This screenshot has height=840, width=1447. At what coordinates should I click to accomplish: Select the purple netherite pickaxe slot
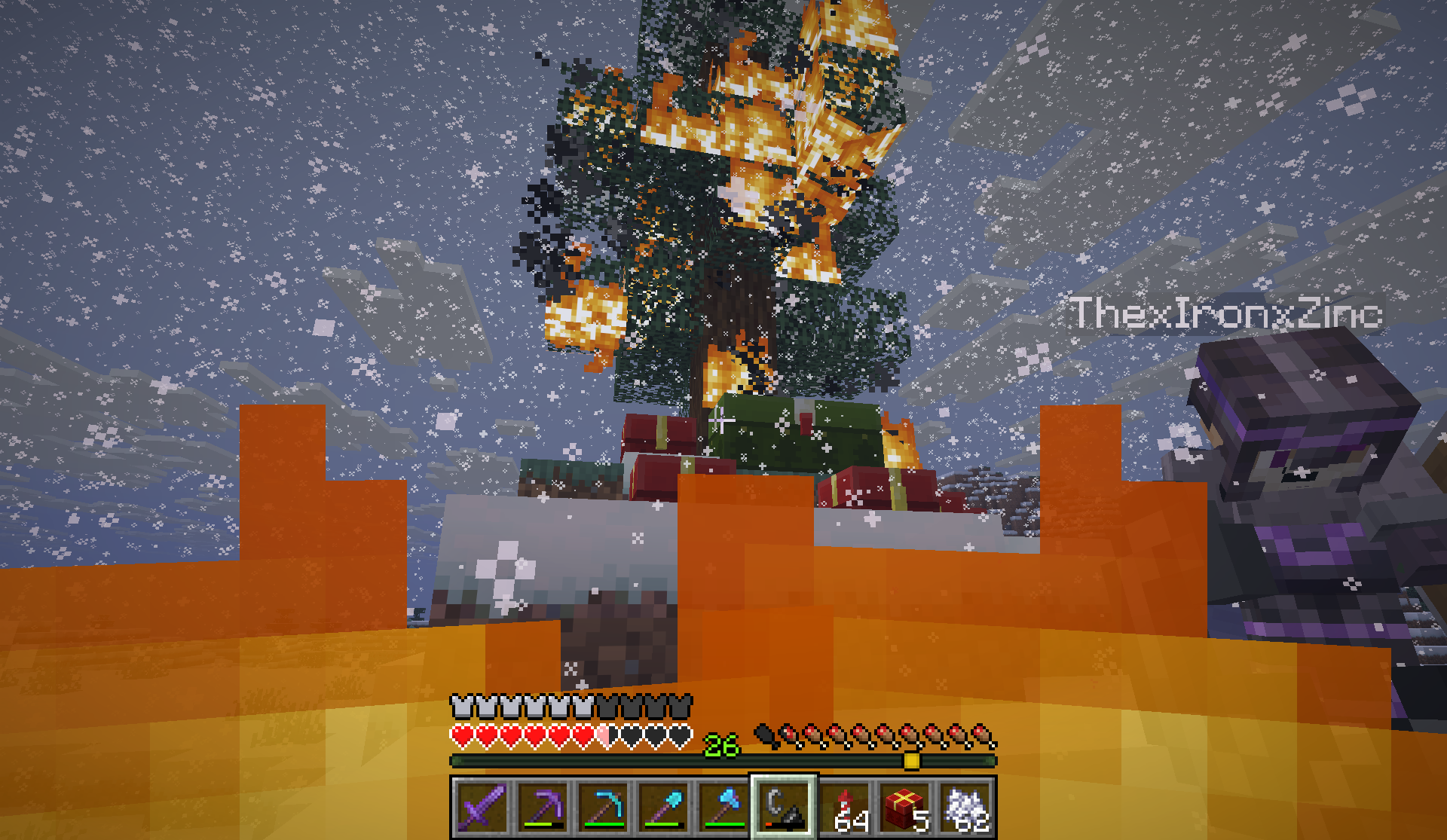pos(543,808)
